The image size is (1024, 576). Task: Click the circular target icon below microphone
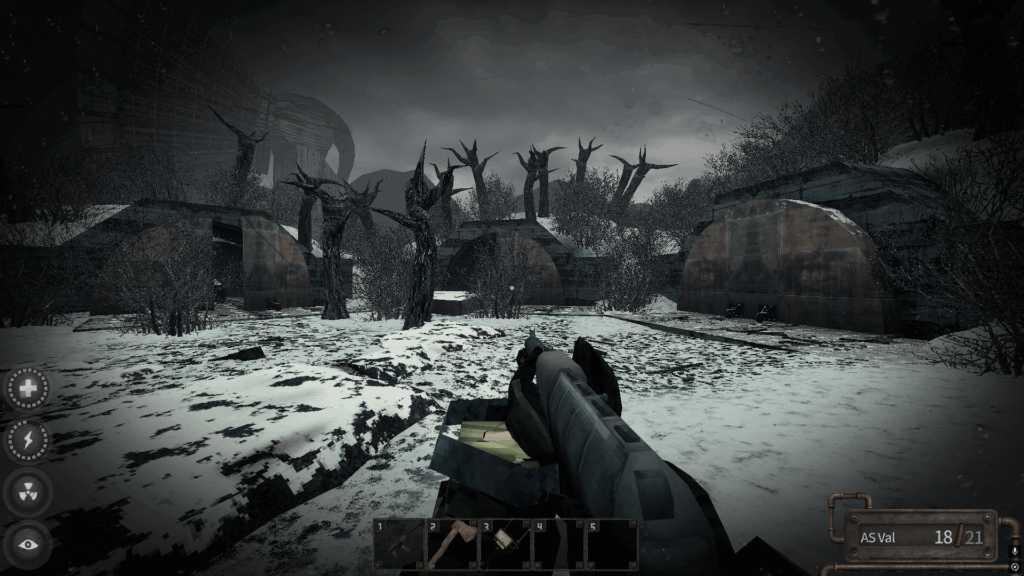1015,567
